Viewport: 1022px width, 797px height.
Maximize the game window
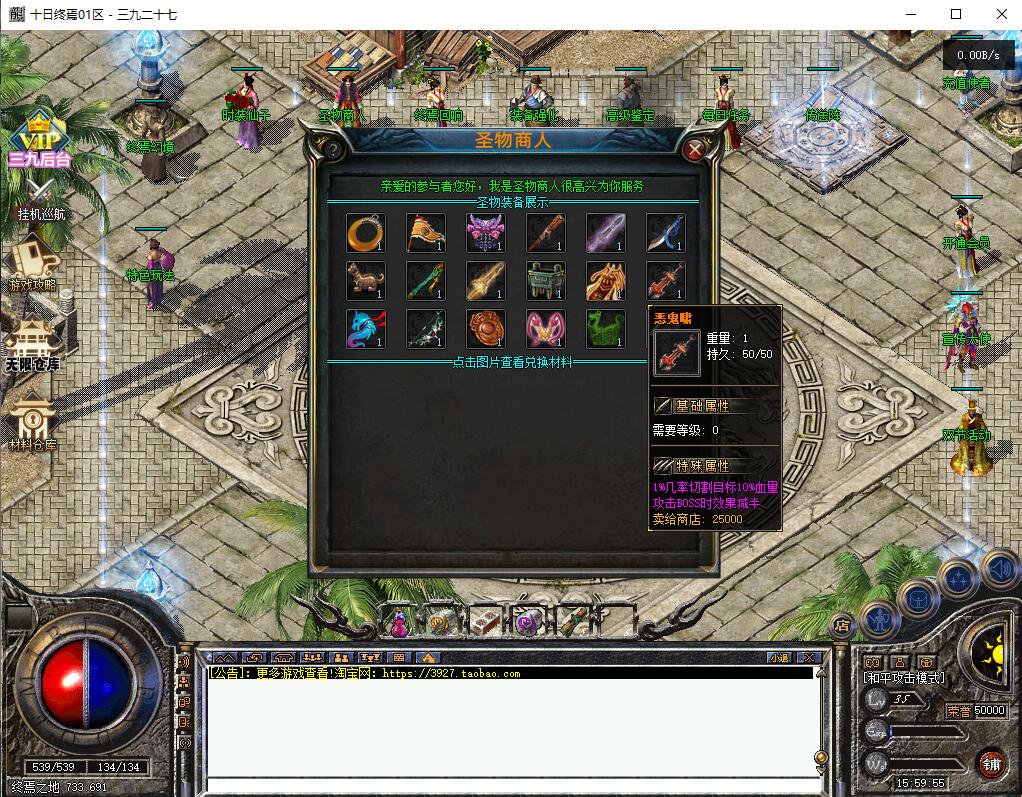956,14
